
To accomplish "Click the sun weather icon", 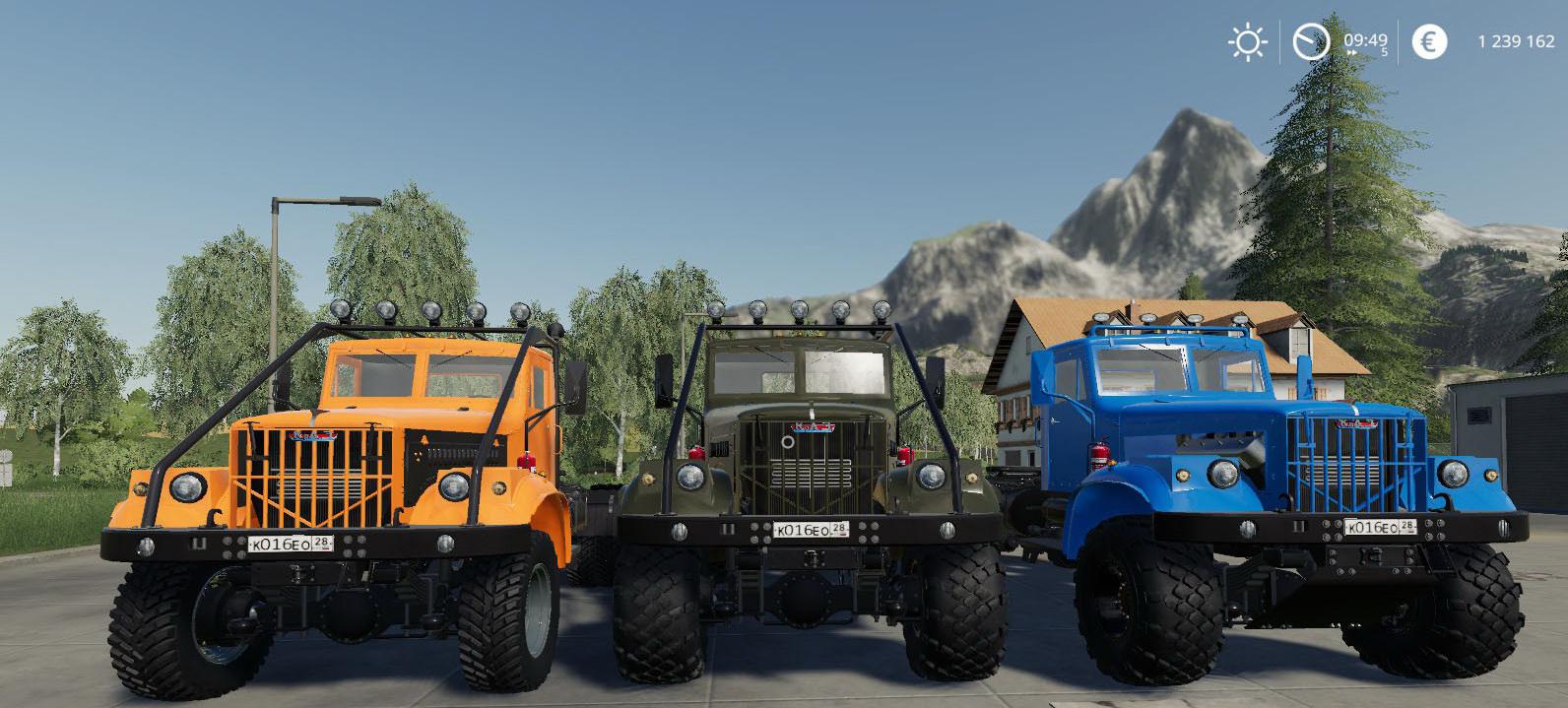I will tap(1247, 41).
